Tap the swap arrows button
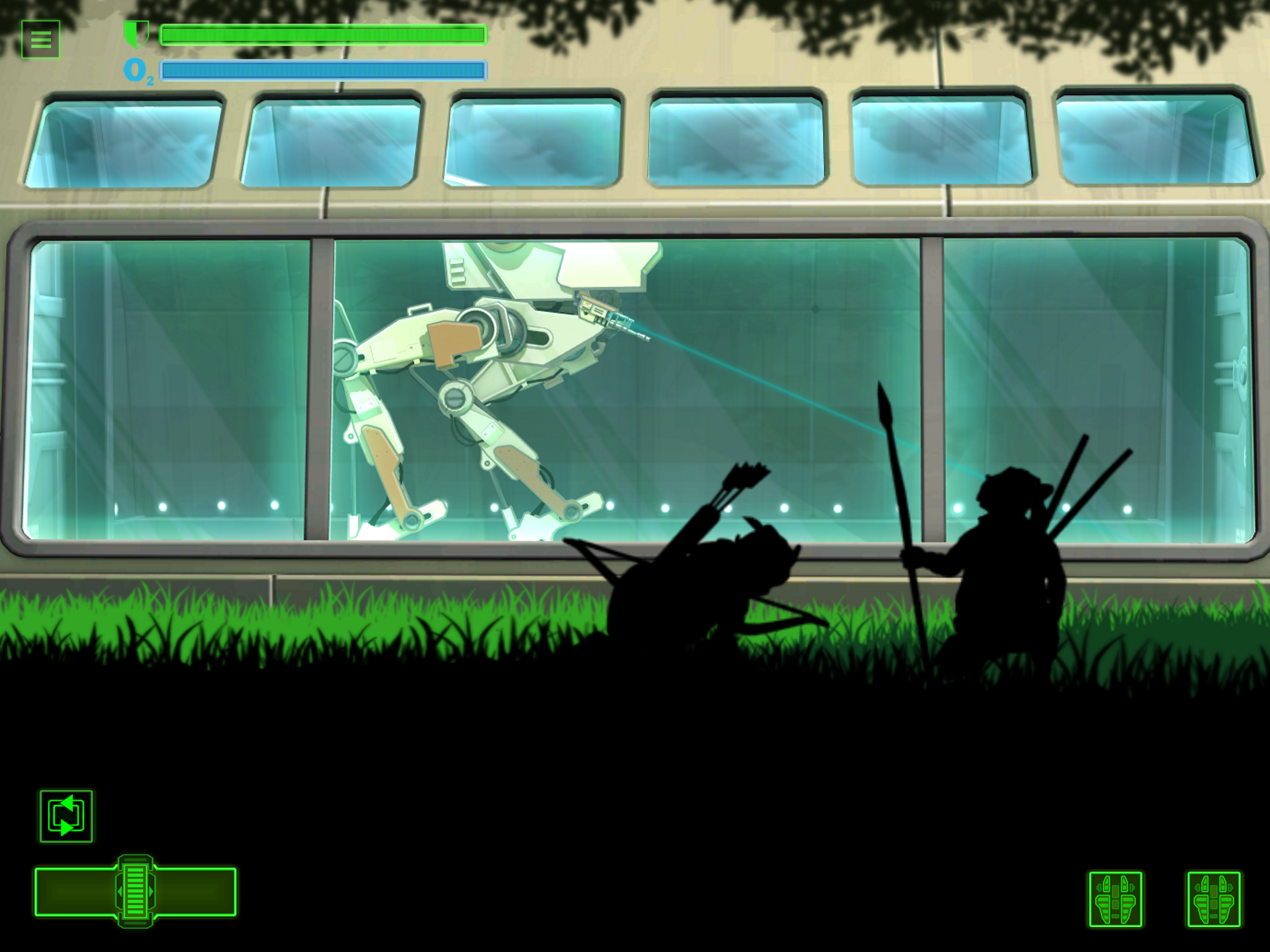Image resolution: width=1270 pixels, height=952 pixels. click(66, 816)
